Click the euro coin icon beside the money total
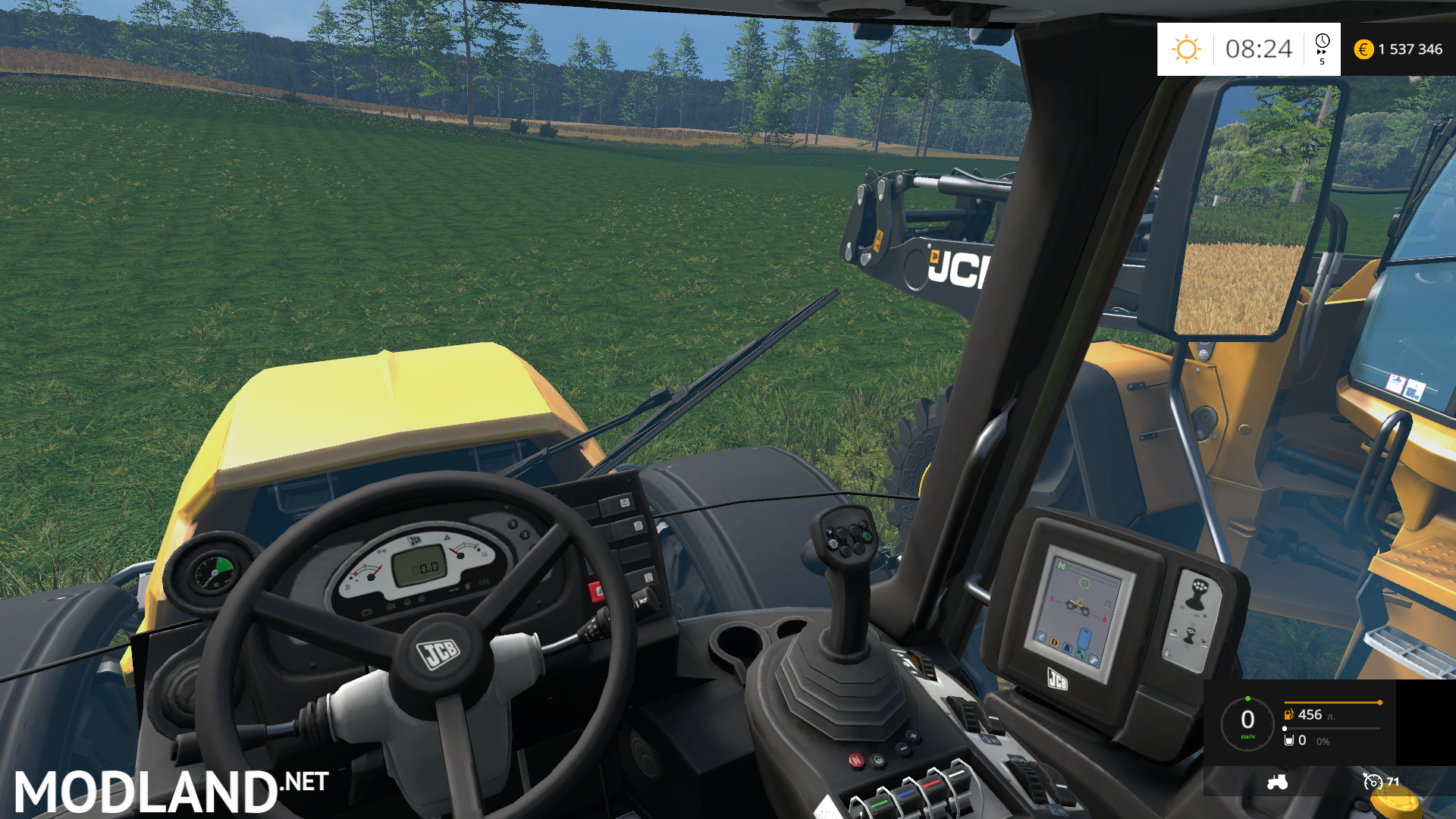Screen dimensions: 1456x819 click(1363, 49)
